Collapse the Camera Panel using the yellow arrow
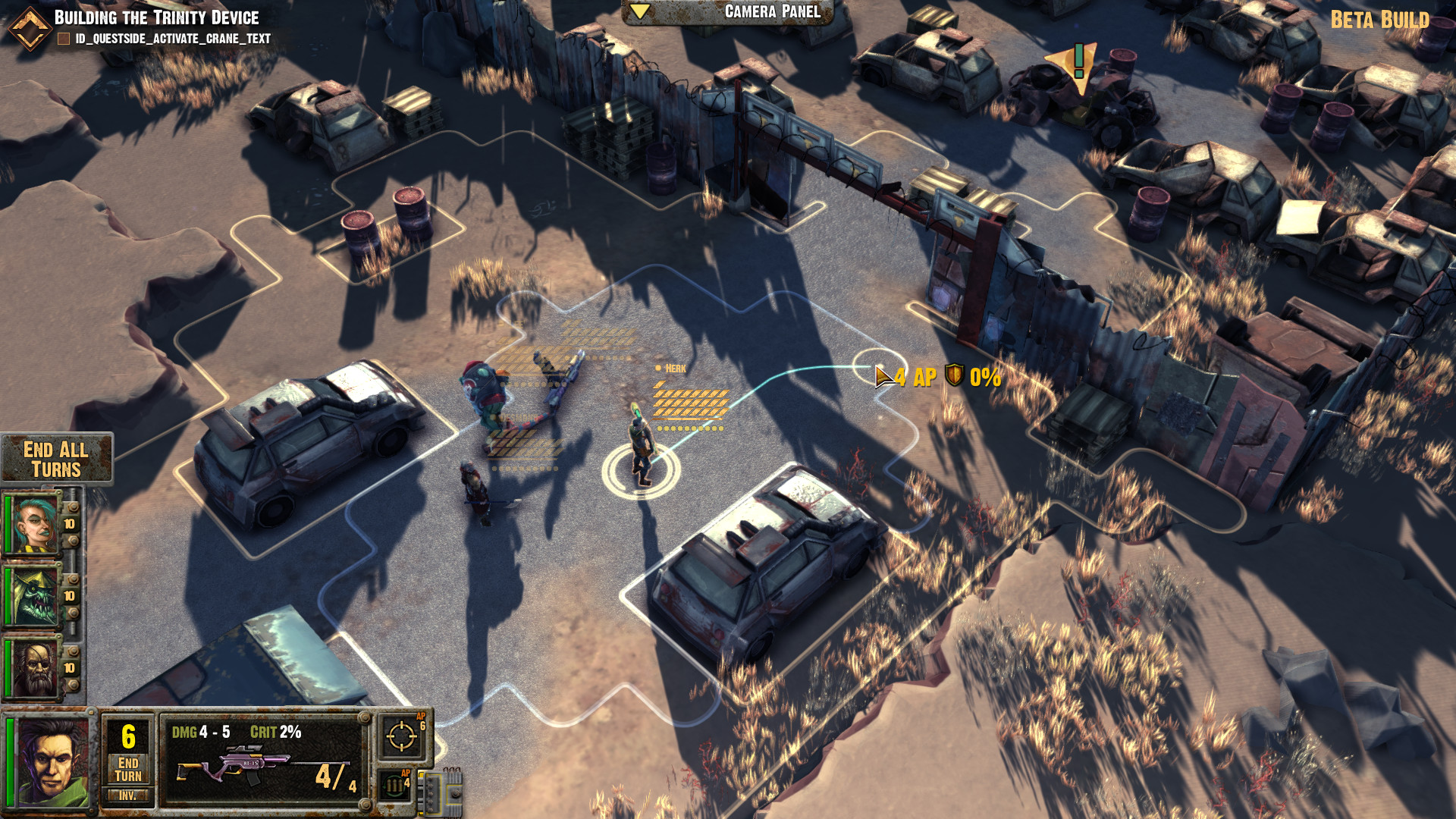 (641, 11)
